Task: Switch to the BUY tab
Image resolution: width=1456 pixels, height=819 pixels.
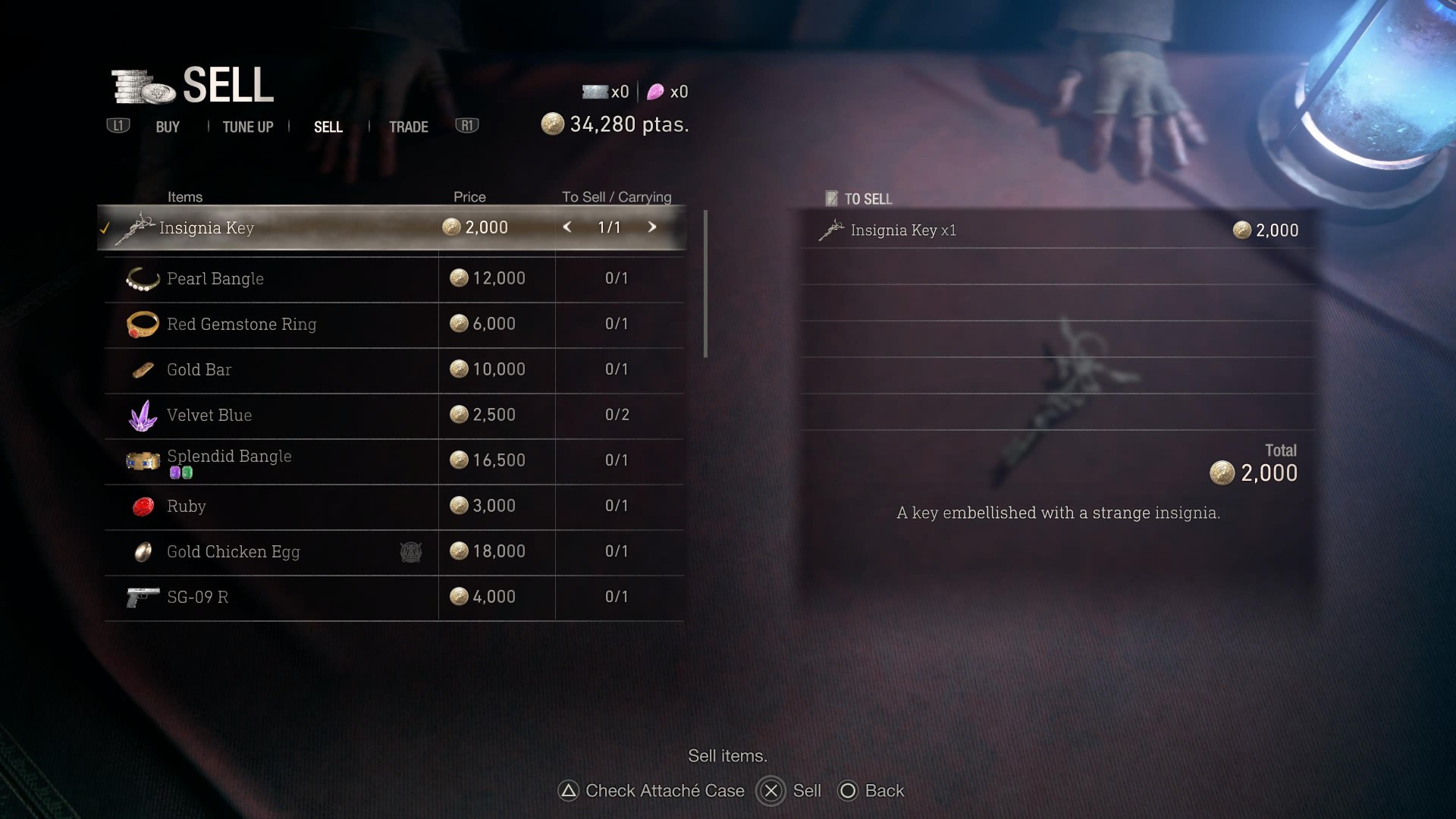Action: [167, 127]
